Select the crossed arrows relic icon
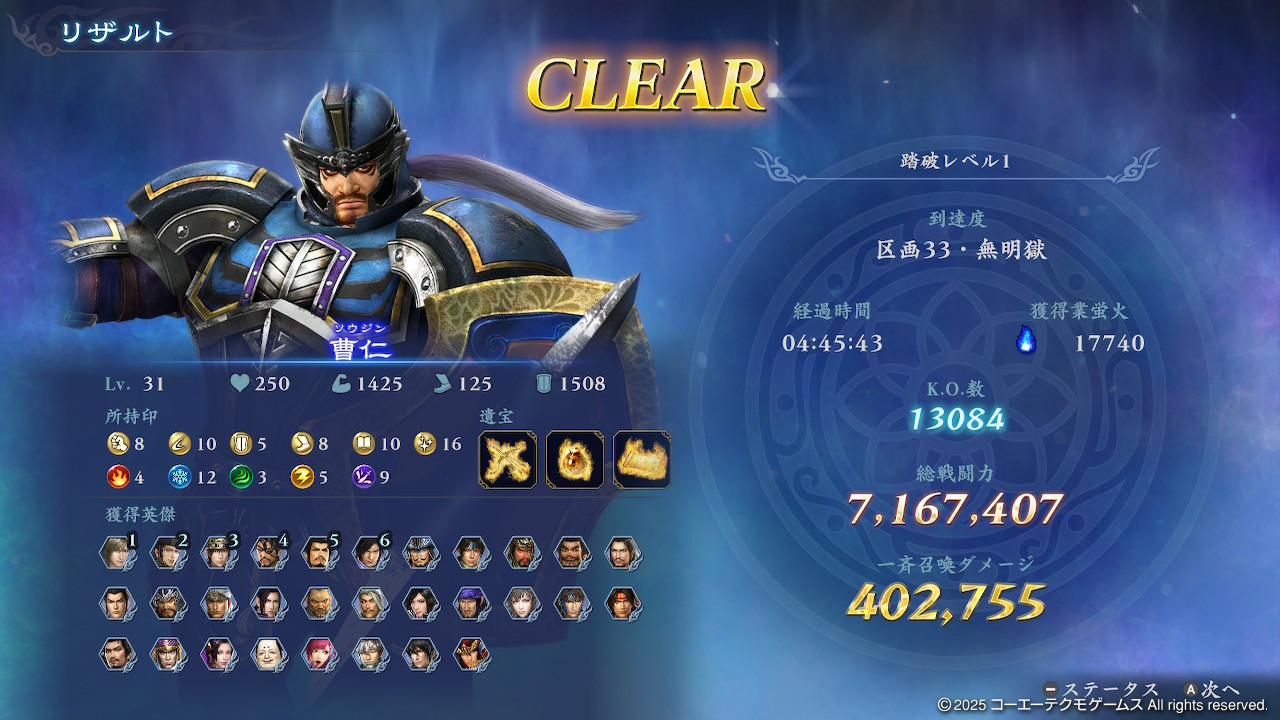 click(x=507, y=459)
